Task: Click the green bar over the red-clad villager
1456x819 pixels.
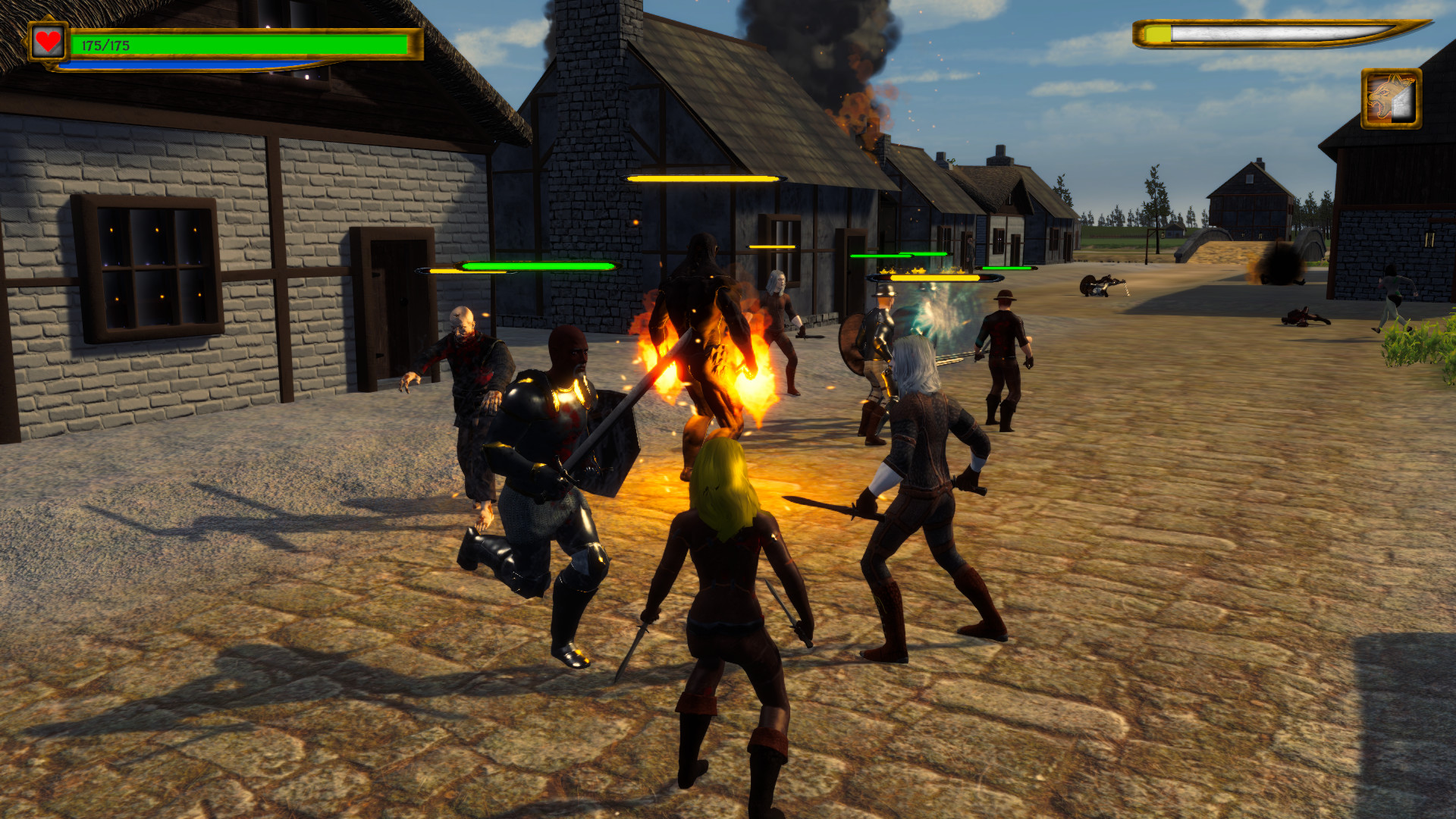Action: point(1009,267)
